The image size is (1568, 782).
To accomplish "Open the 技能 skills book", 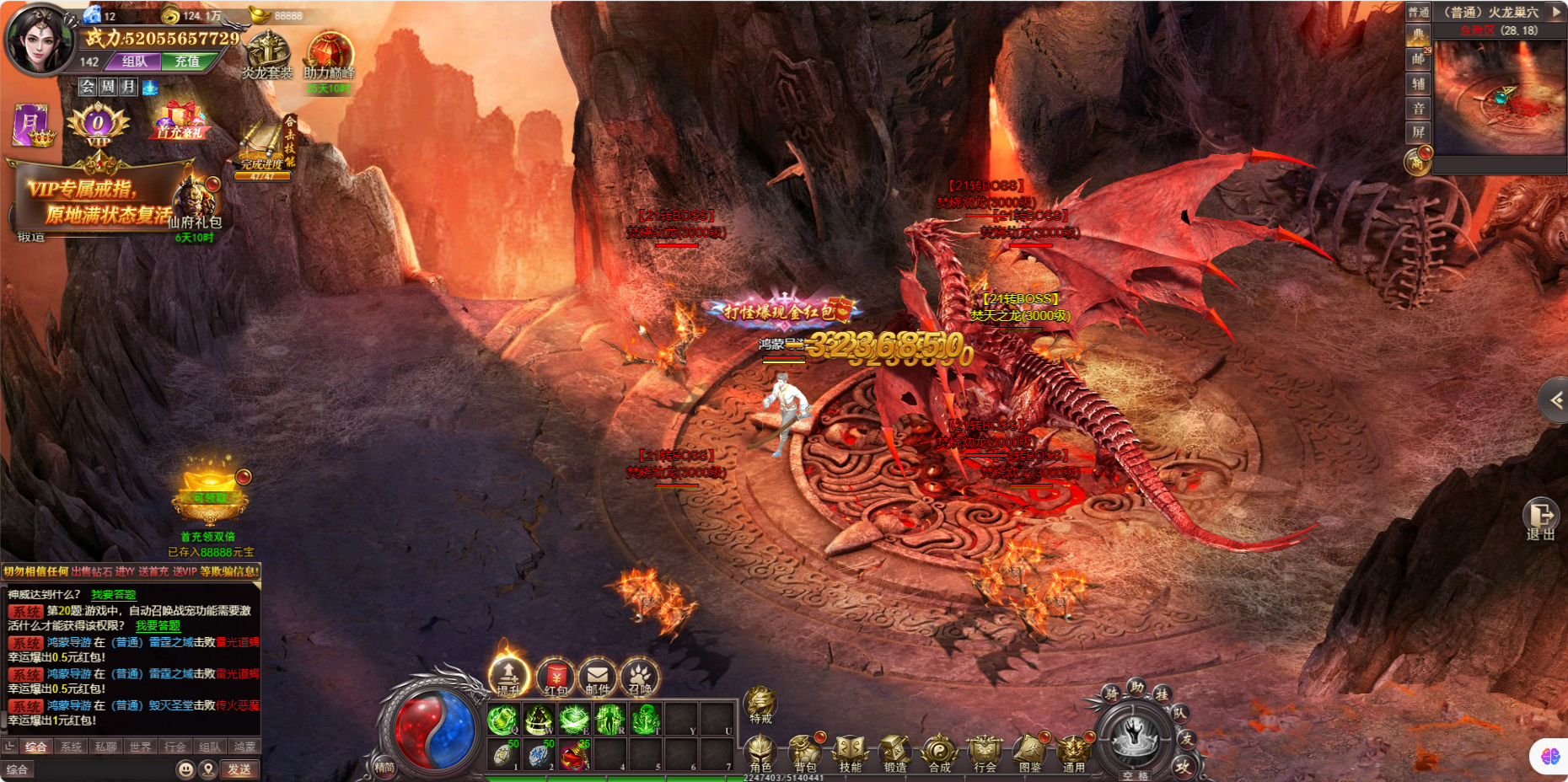I will click(850, 753).
